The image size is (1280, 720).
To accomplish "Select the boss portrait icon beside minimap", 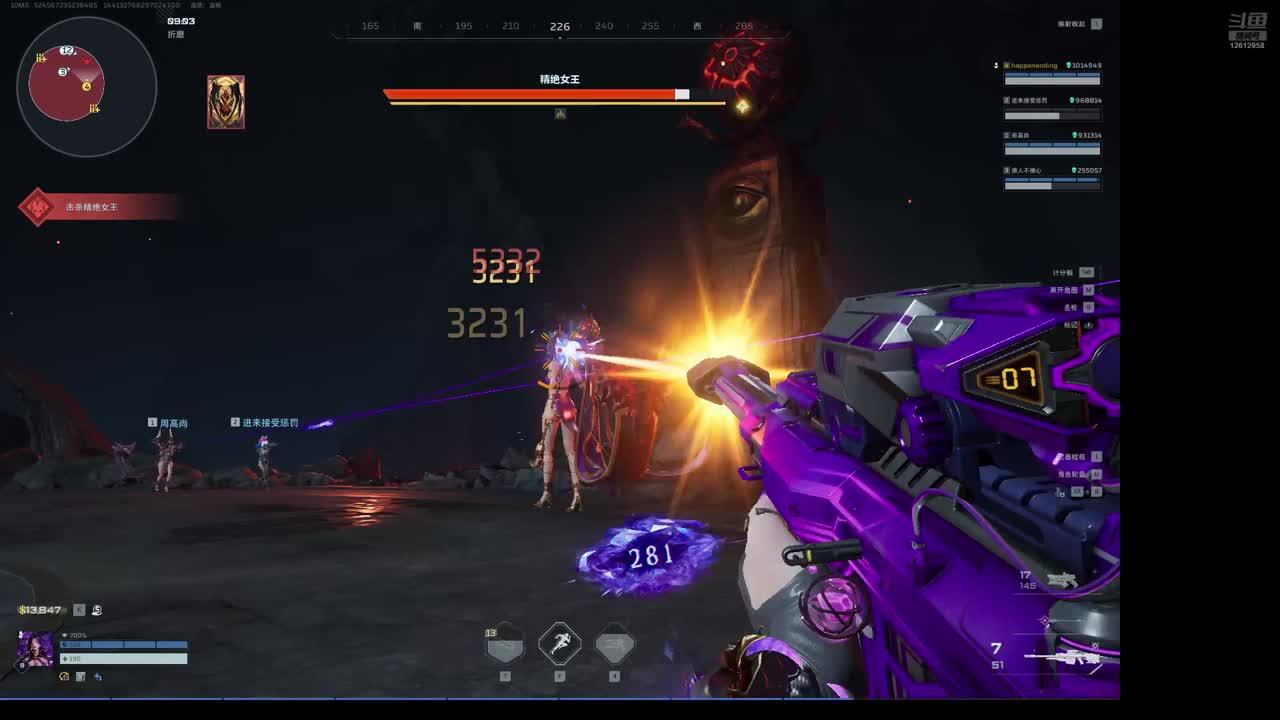I will (226, 102).
